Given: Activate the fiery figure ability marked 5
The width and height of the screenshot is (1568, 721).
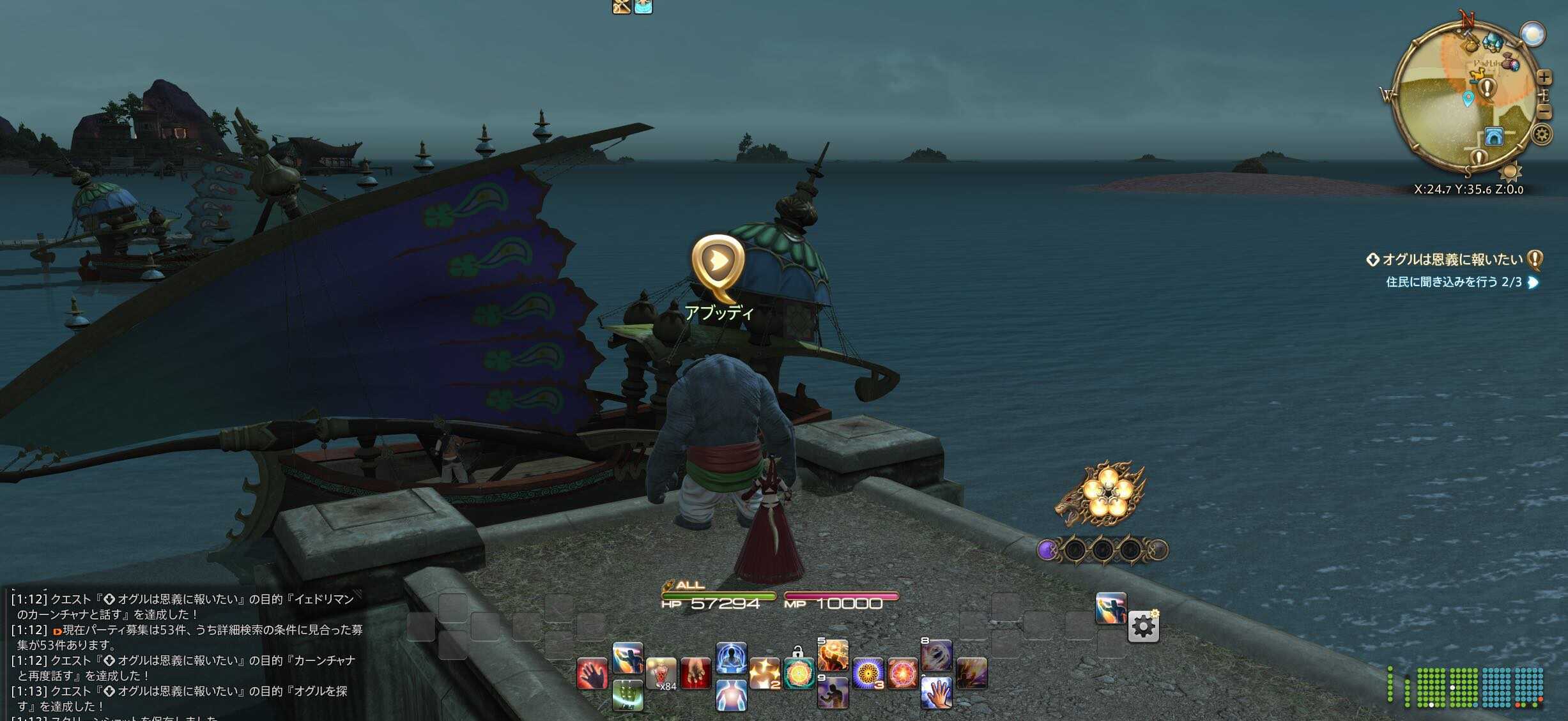Looking at the screenshot, I should [x=833, y=655].
